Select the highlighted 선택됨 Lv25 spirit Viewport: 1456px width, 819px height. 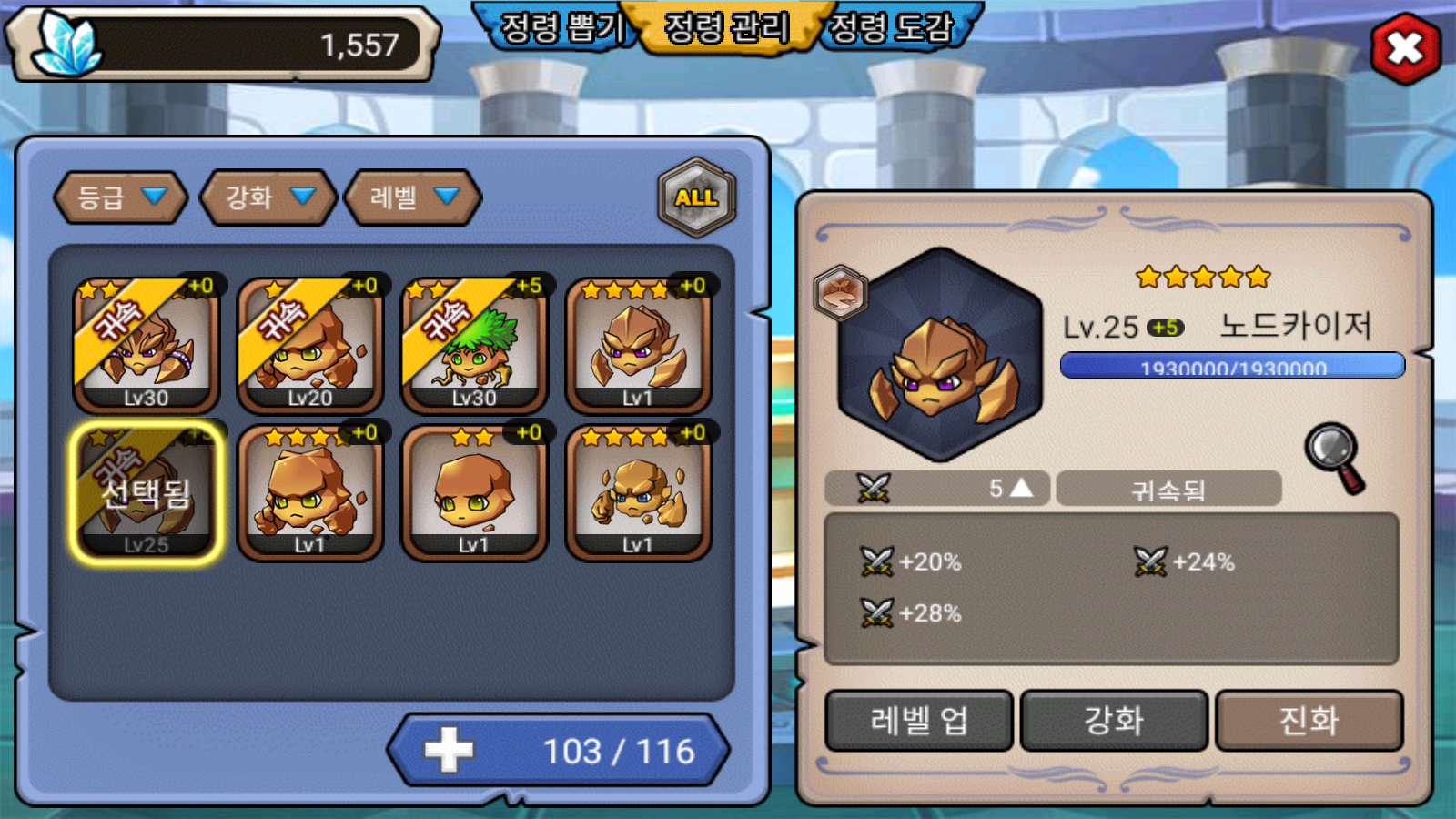(147, 492)
